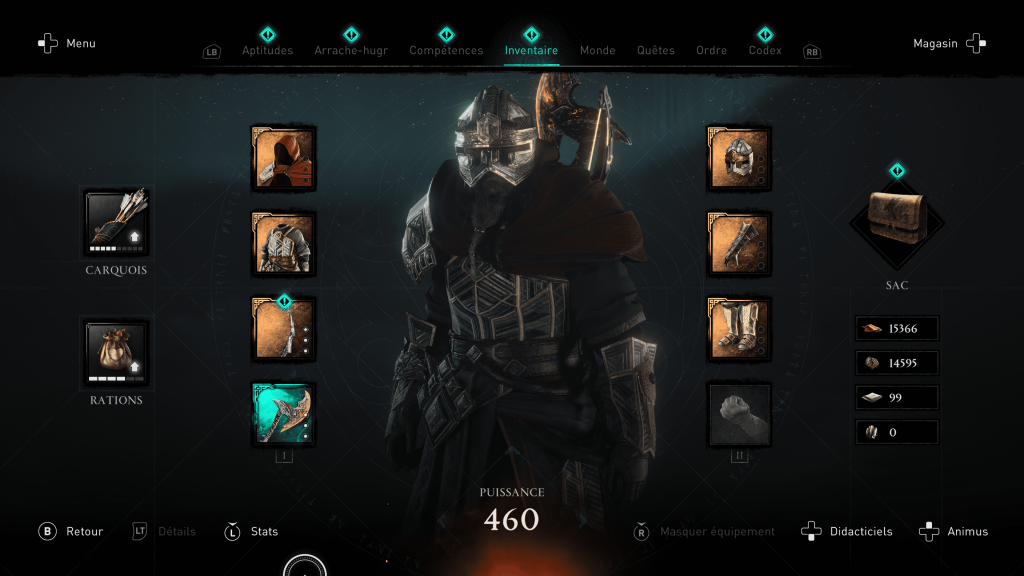
Task: Select the leg armor boots slot
Action: coord(739,329)
